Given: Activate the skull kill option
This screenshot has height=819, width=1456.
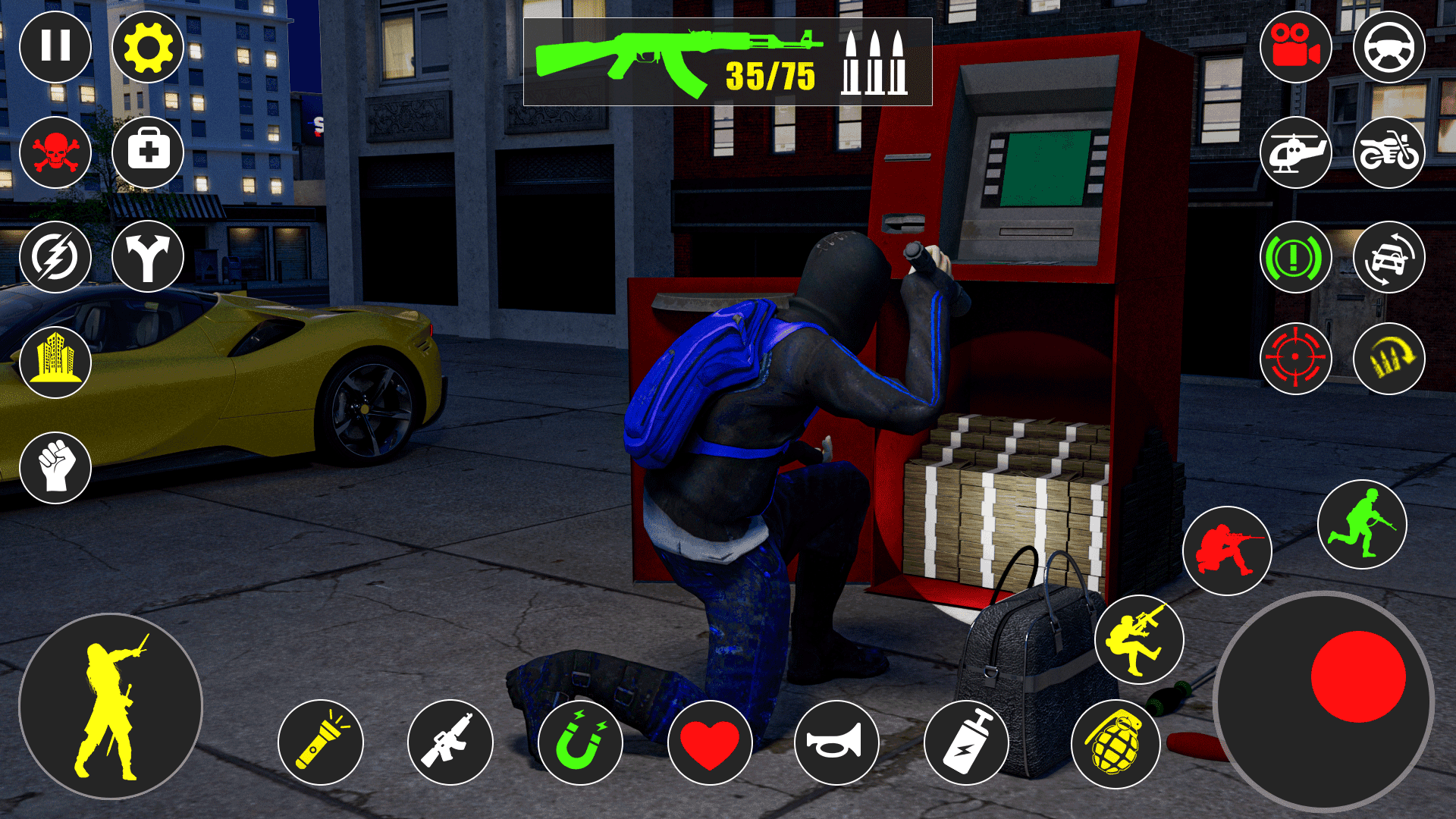Looking at the screenshot, I should pyautogui.click(x=55, y=152).
